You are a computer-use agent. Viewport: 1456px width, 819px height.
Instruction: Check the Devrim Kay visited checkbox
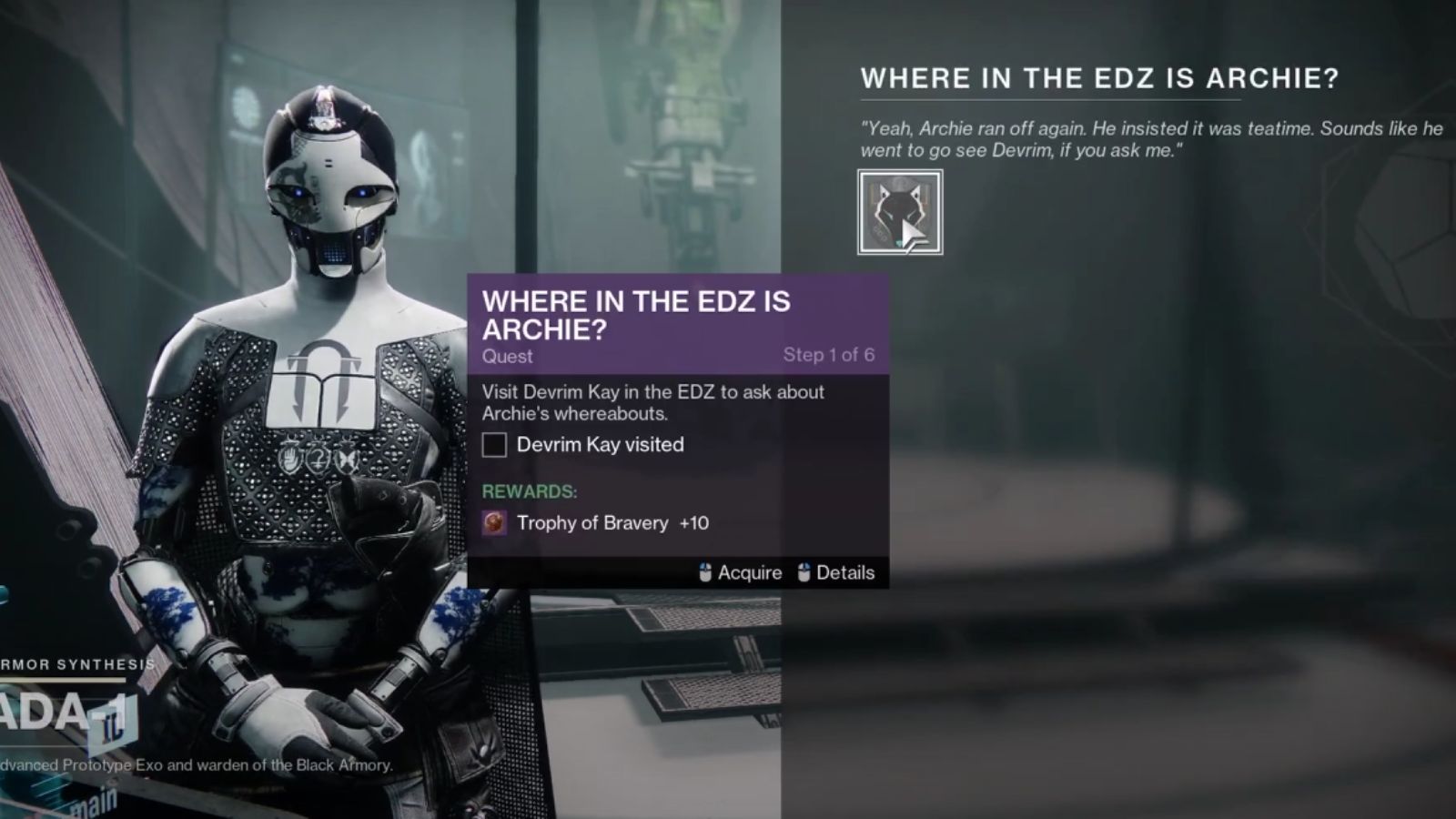pos(494,445)
